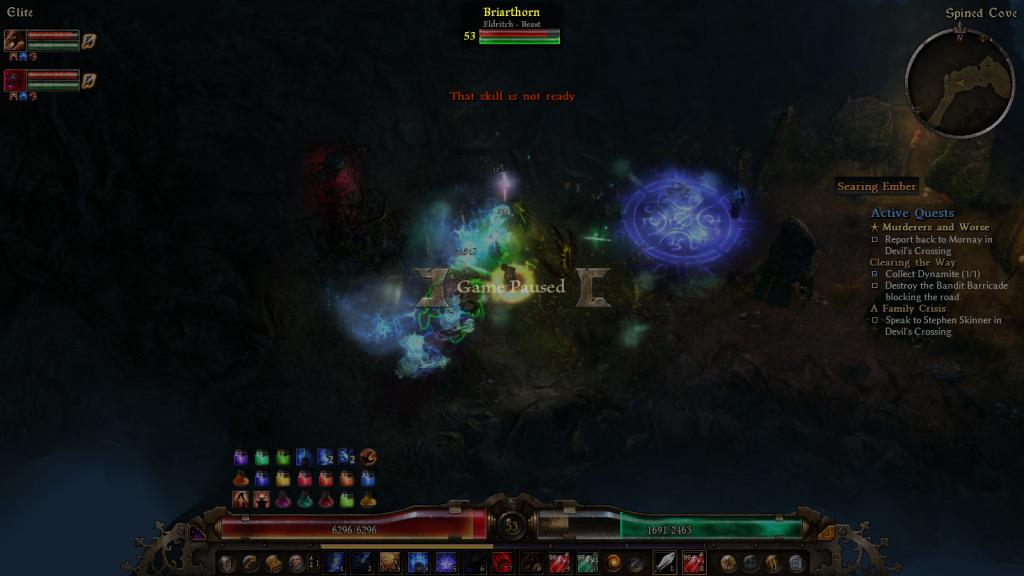Screen dimensions: 1024x576
Task: Click the Searing Ember item label
Action: [x=877, y=187]
